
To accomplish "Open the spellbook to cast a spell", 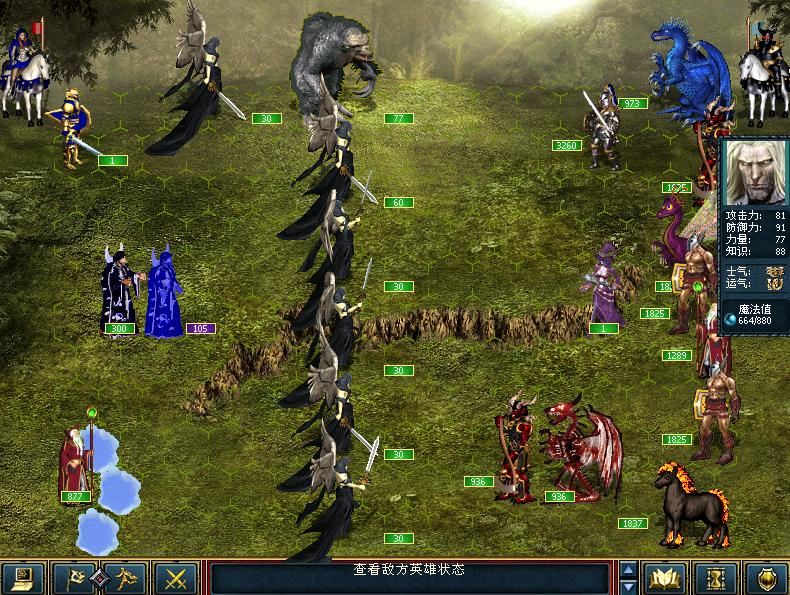I will point(664,578).
